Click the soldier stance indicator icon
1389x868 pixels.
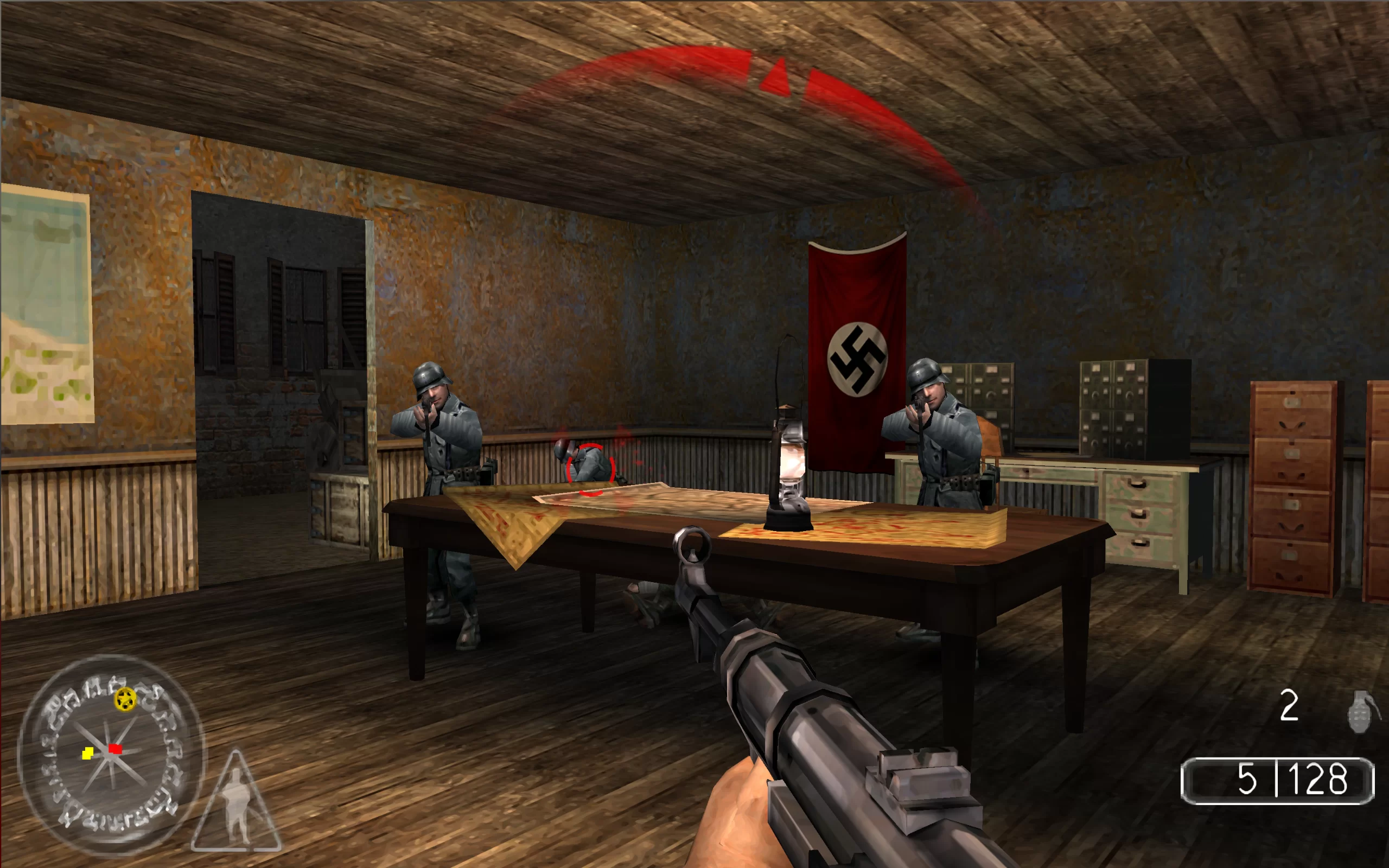[237, 802]
